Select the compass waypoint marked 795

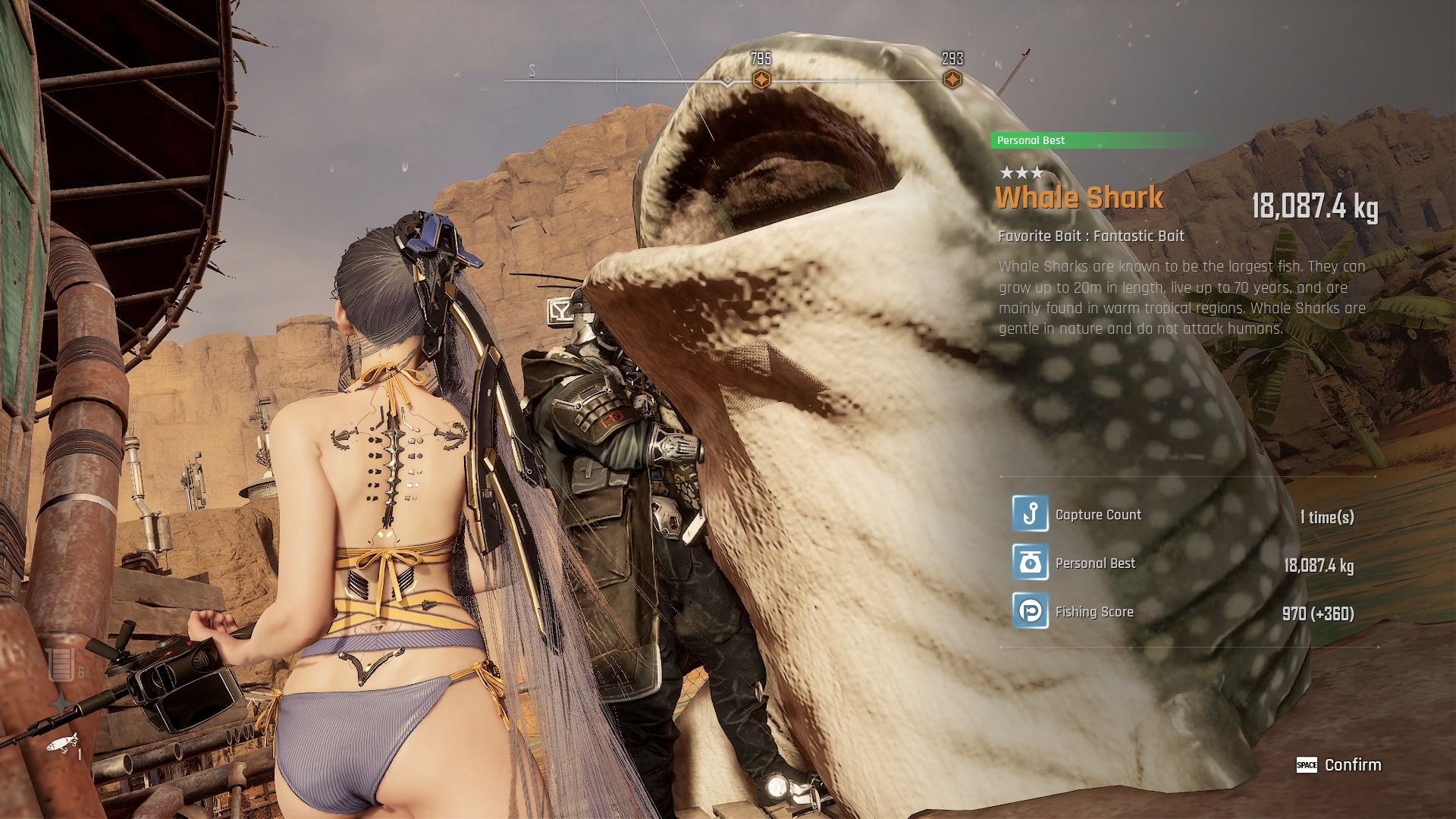coord(761,80)
